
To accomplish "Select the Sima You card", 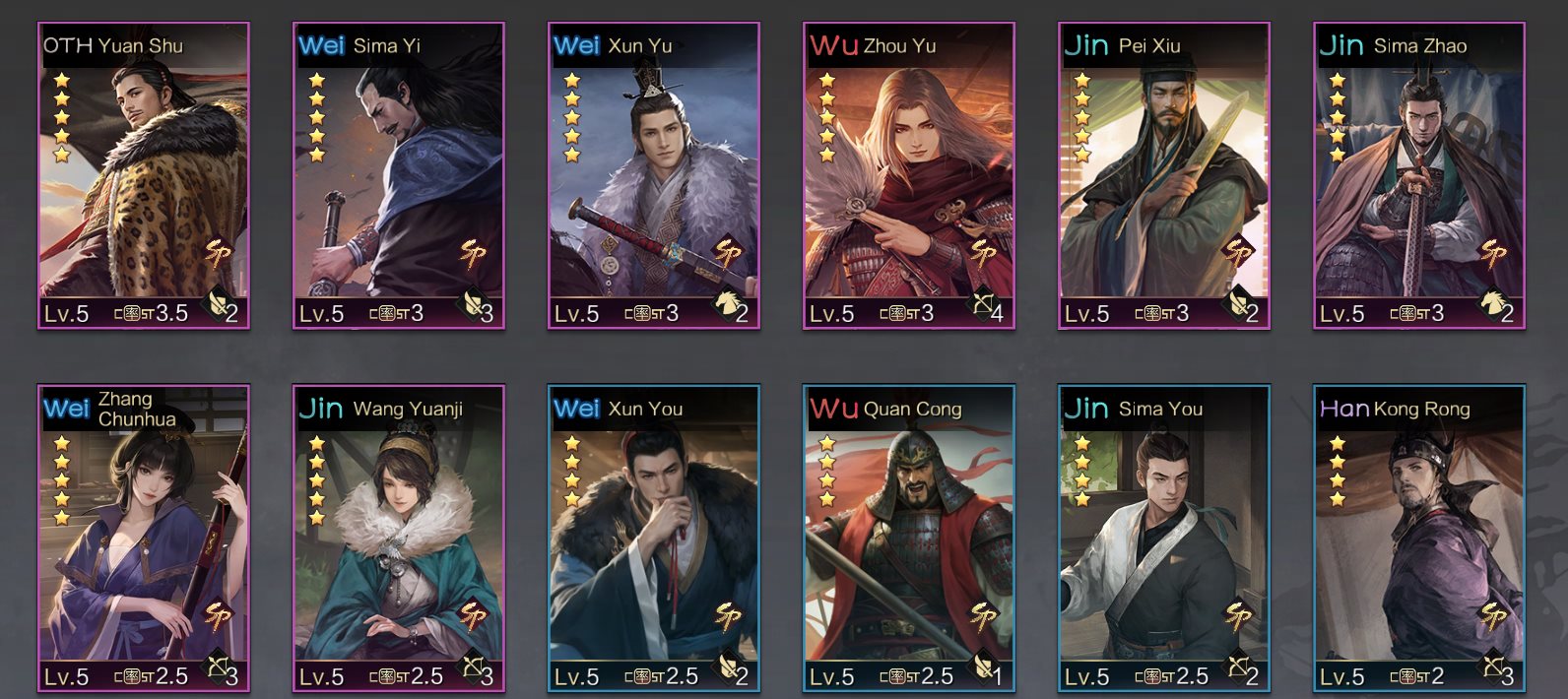I will (x=1164, y=540).
